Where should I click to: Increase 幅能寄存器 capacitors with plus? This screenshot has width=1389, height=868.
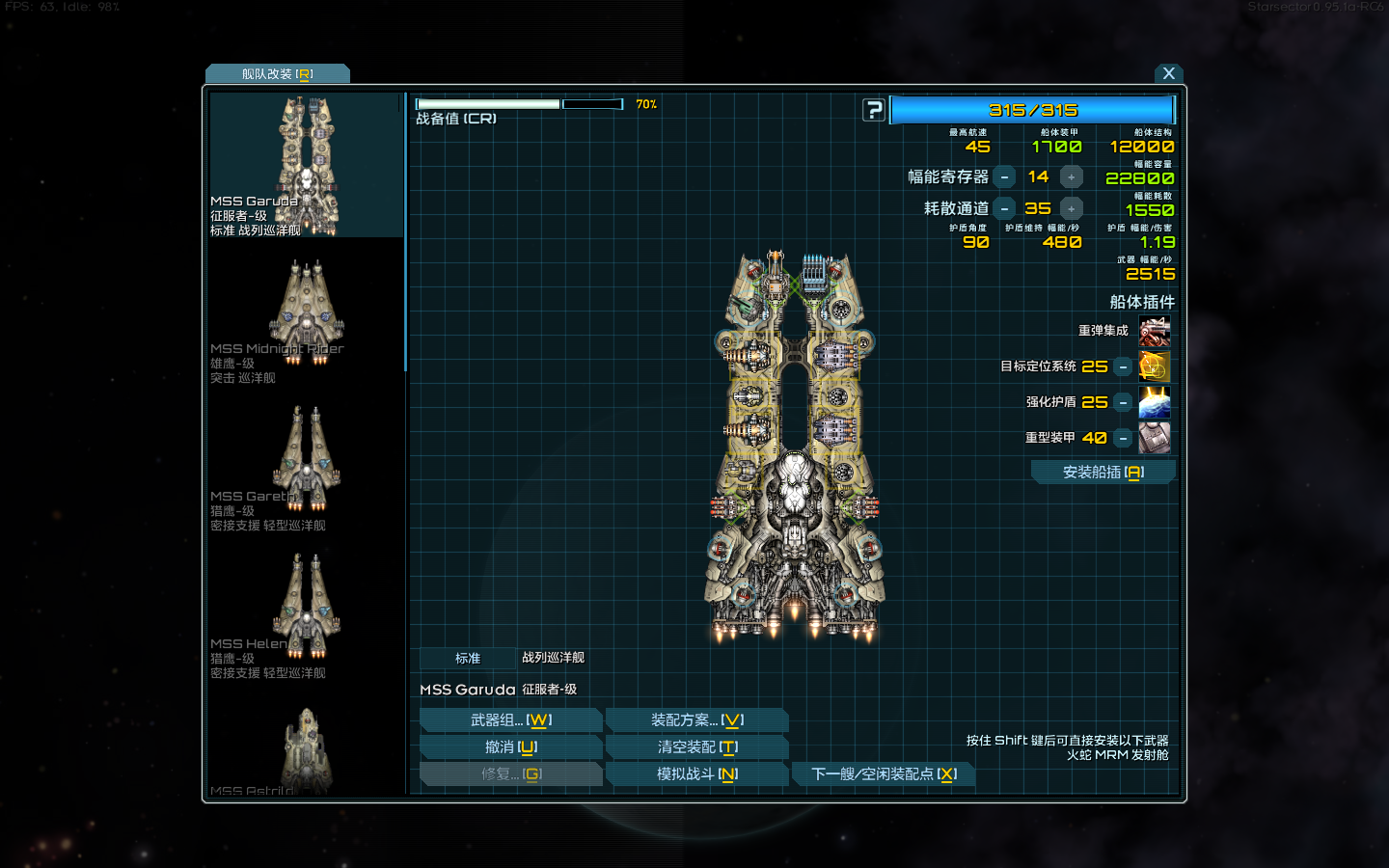pyautogui.click(x=1071, y=177)
